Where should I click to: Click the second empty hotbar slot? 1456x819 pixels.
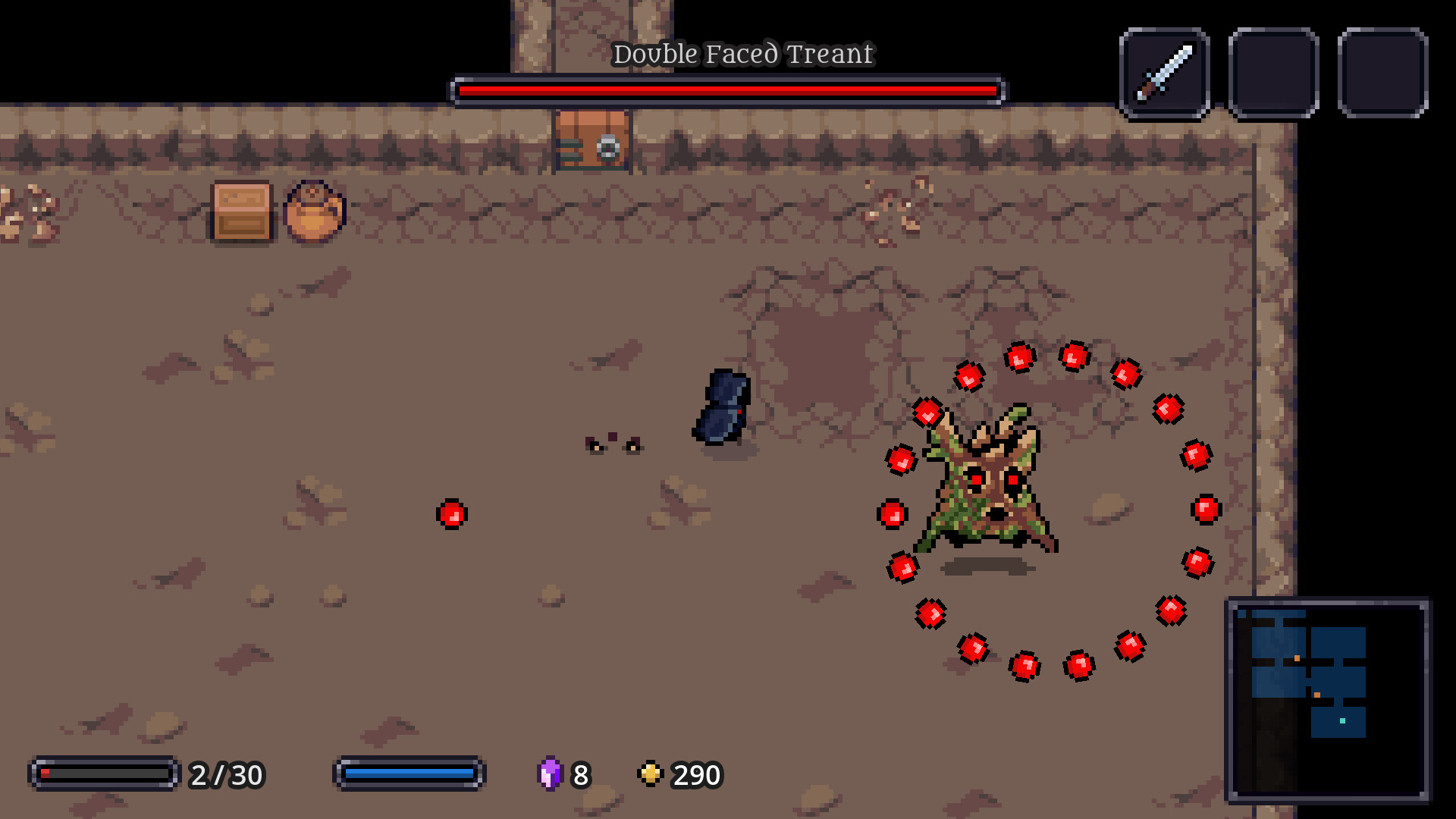(1274, 73)
